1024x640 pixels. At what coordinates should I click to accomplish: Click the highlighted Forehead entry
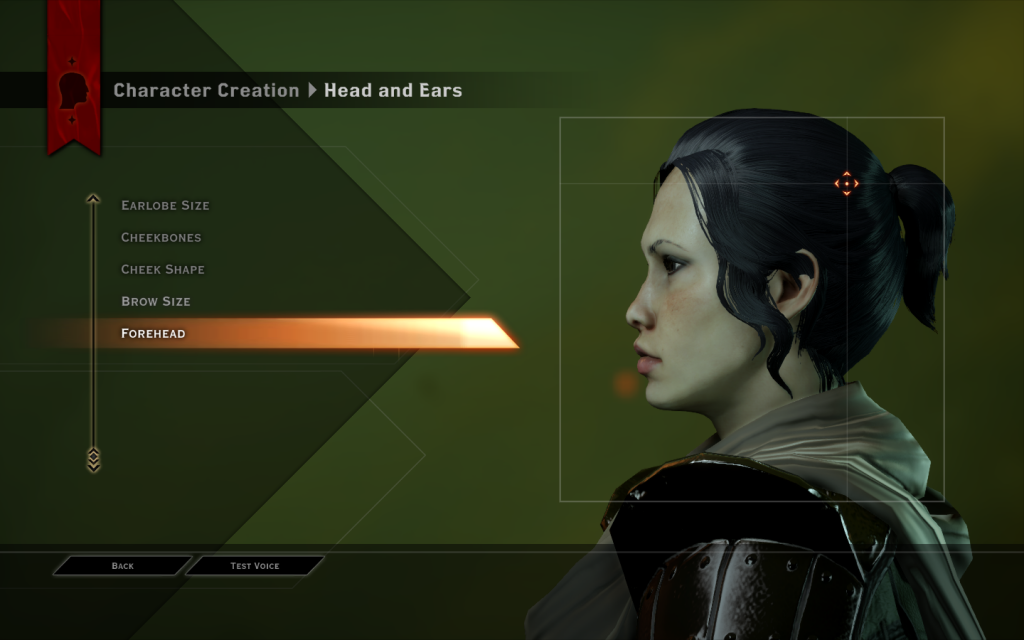(153, 334)
